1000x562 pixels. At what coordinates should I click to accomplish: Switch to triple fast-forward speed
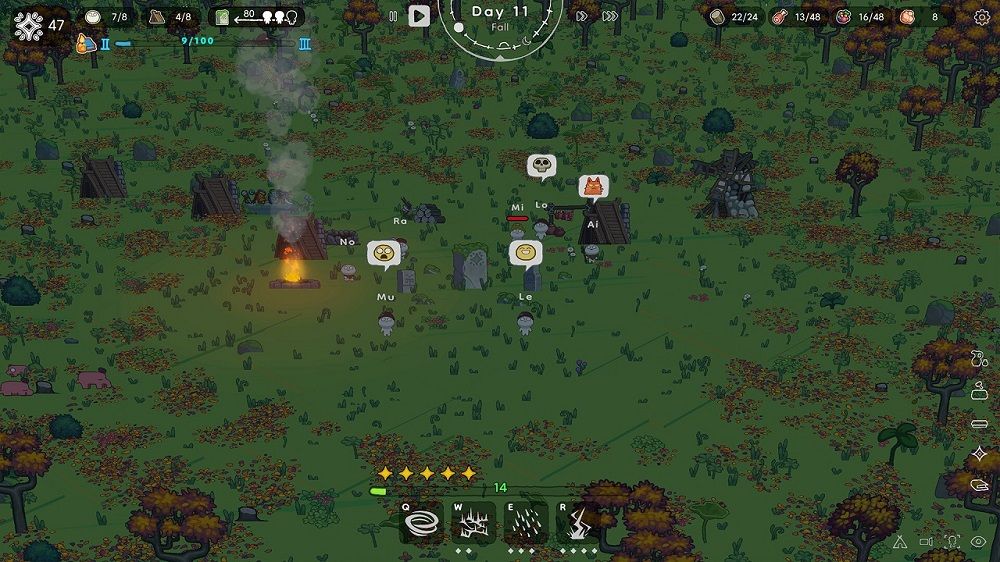(x=609, y=16)
